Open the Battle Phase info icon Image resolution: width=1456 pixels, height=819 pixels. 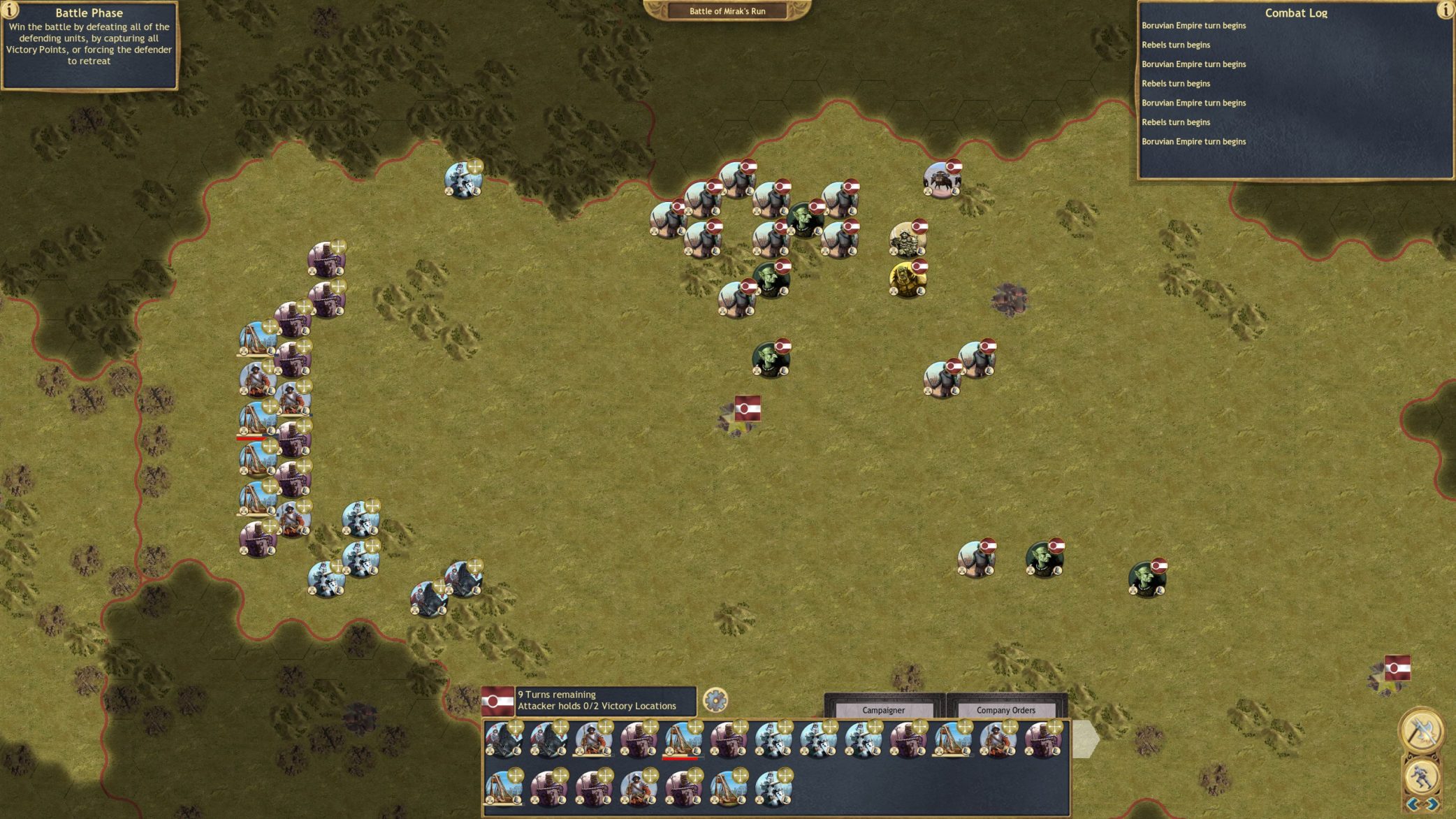tap(10, 10)
